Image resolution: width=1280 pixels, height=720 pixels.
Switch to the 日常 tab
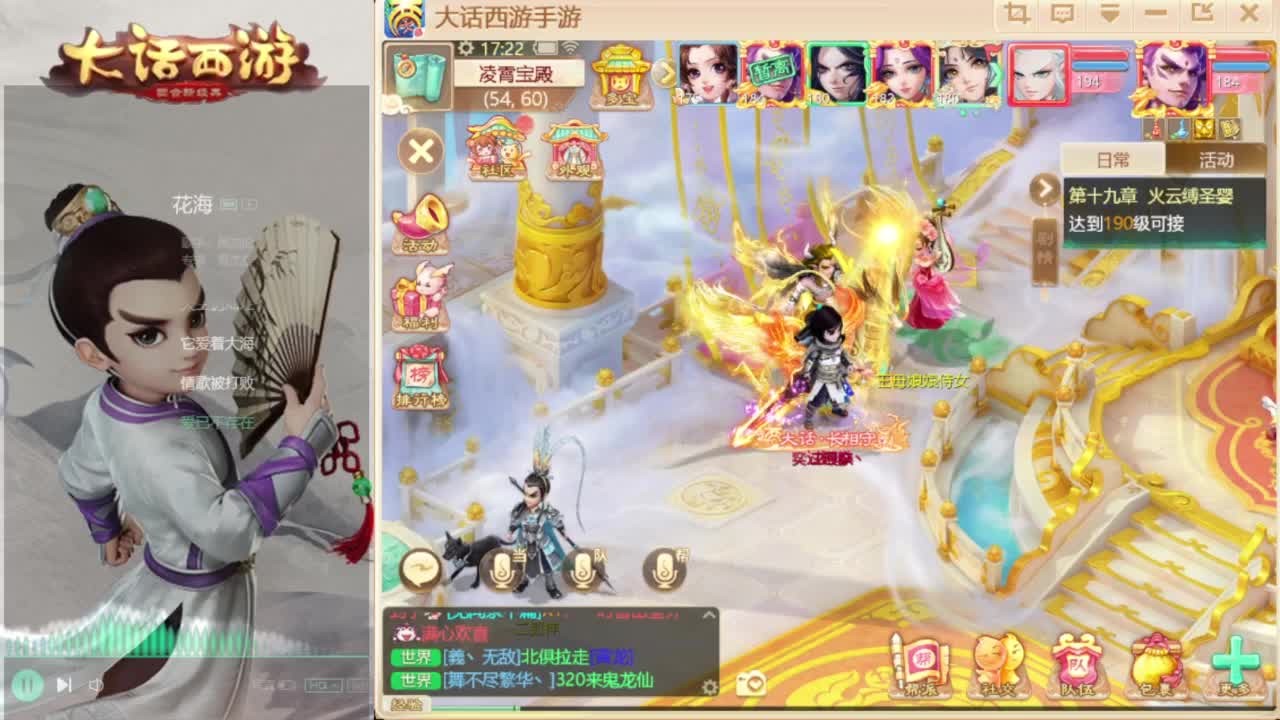click(x=1111, y=160)
